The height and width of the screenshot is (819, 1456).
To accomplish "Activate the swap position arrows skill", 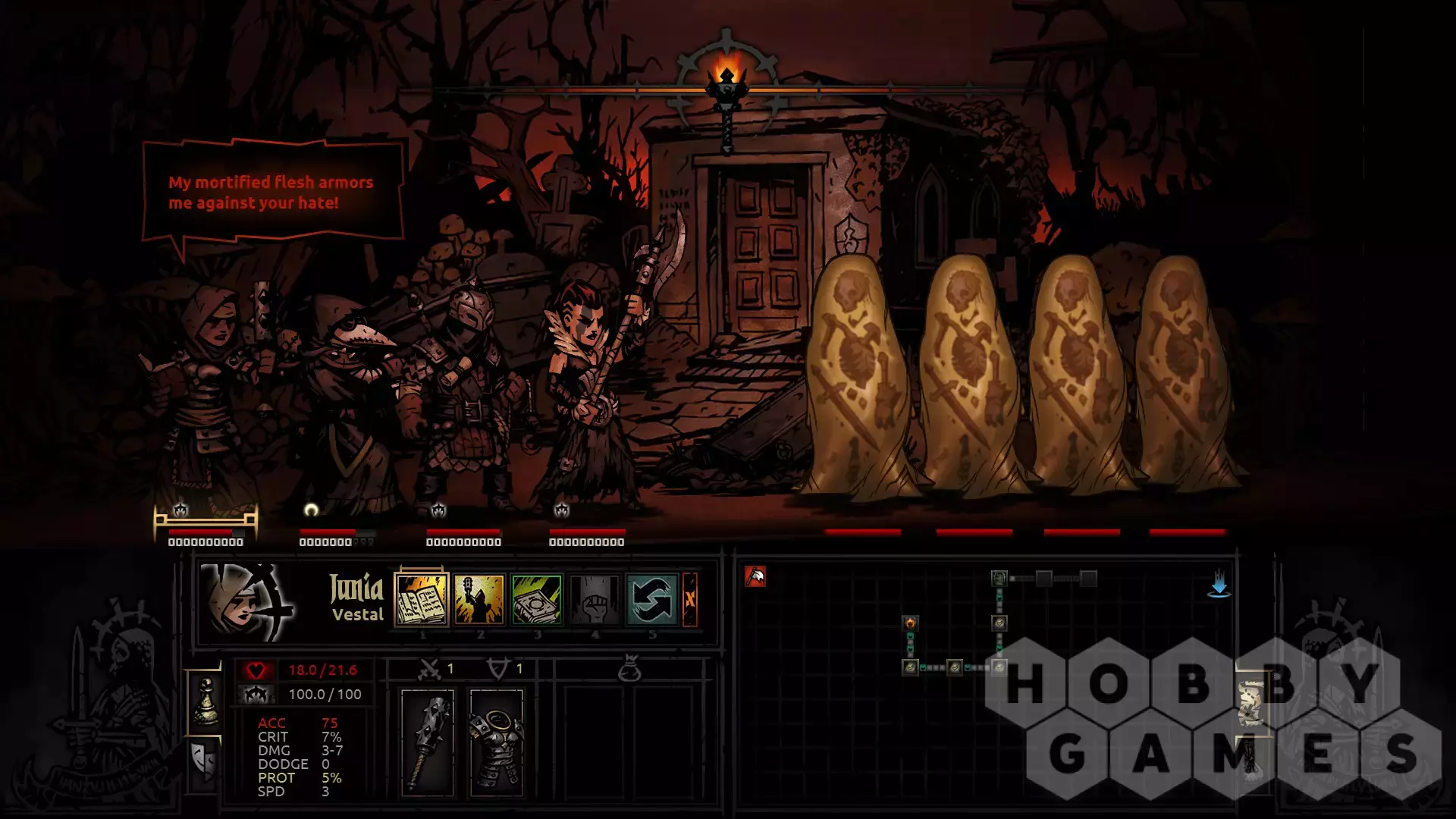I will click(652, 600).
